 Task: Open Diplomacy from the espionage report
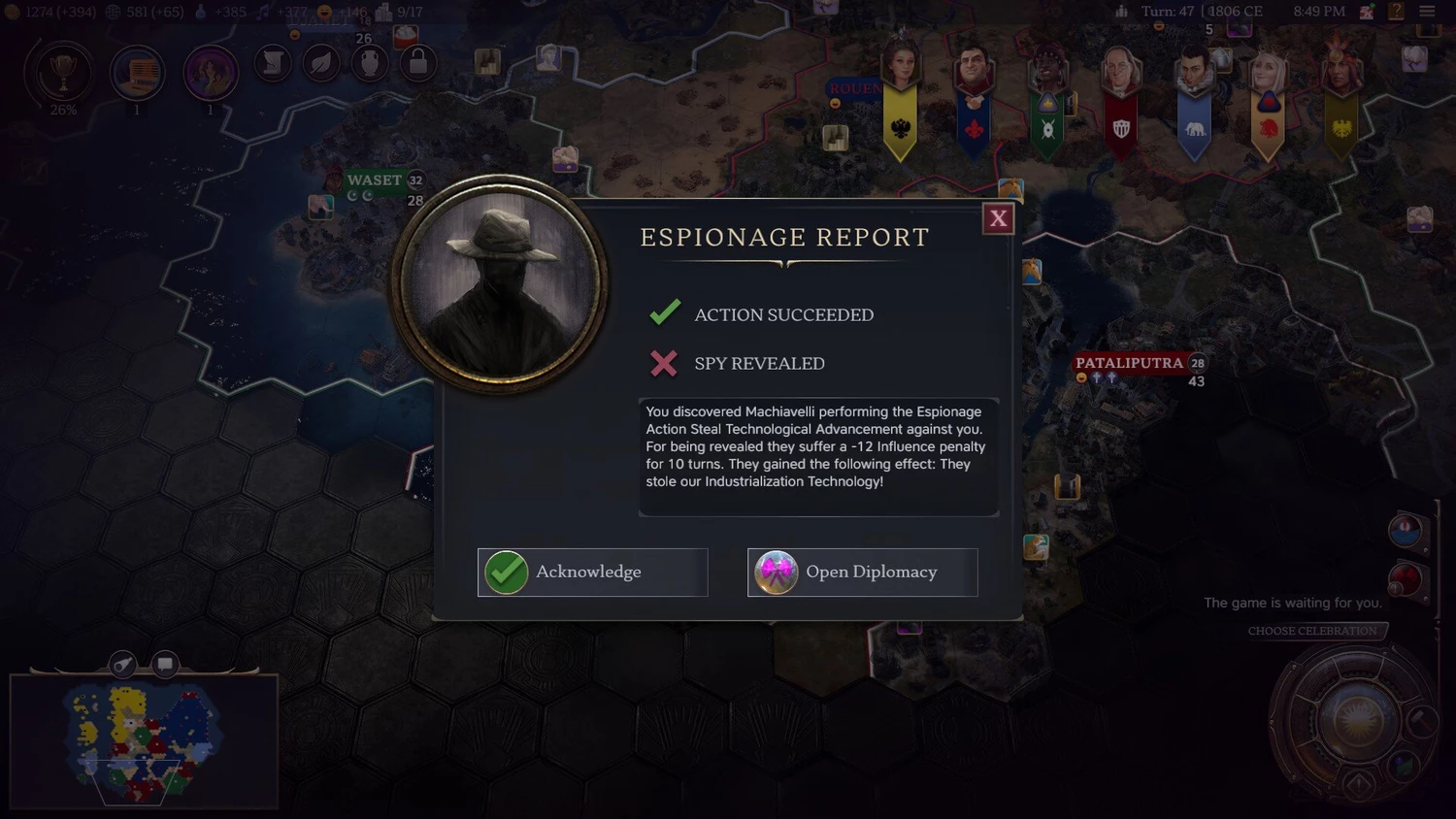pos(862,573)
